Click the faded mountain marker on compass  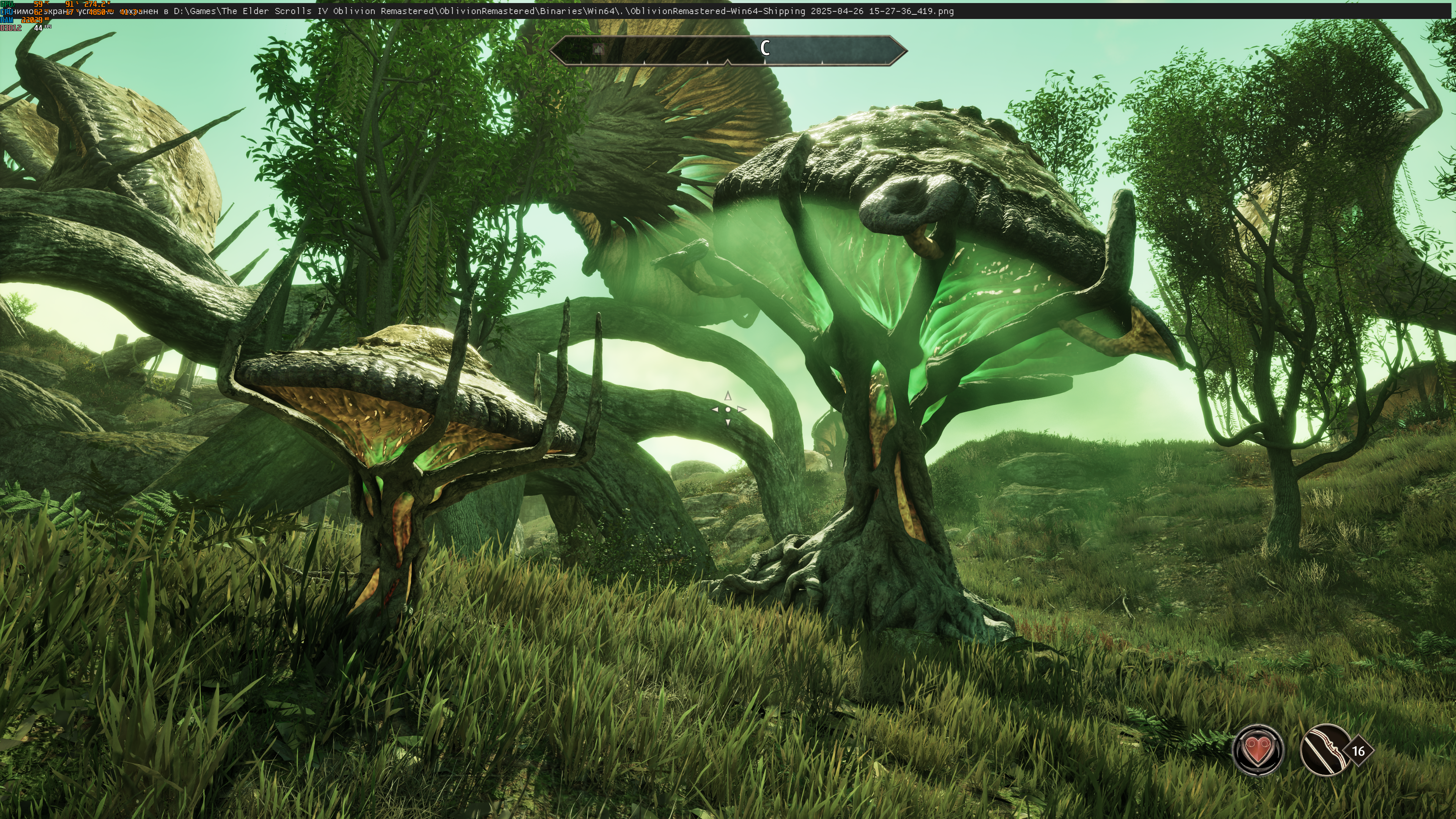pos(599,49)
